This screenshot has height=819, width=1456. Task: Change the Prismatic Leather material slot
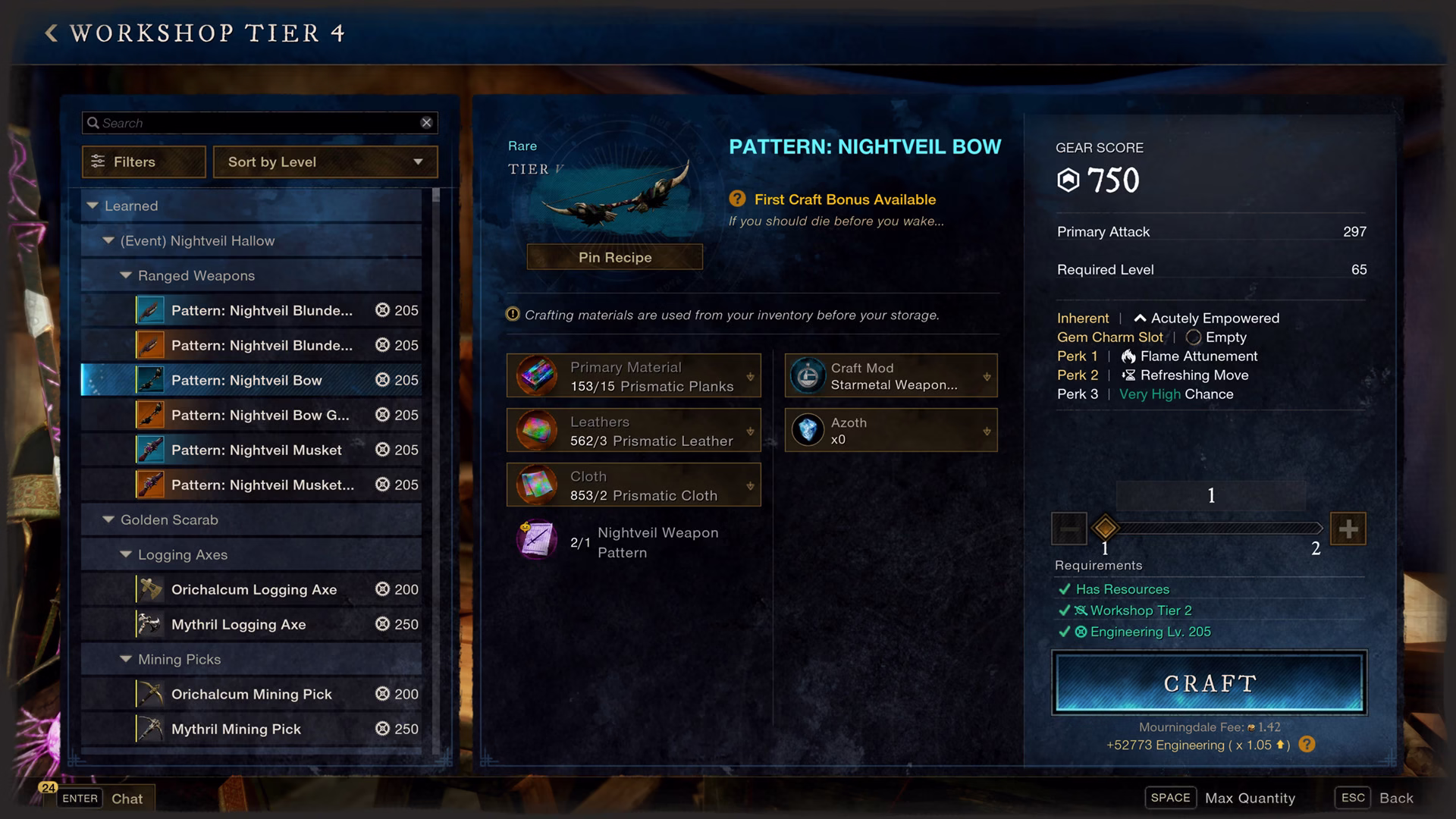pyautogui.click(x=633, y=431)
